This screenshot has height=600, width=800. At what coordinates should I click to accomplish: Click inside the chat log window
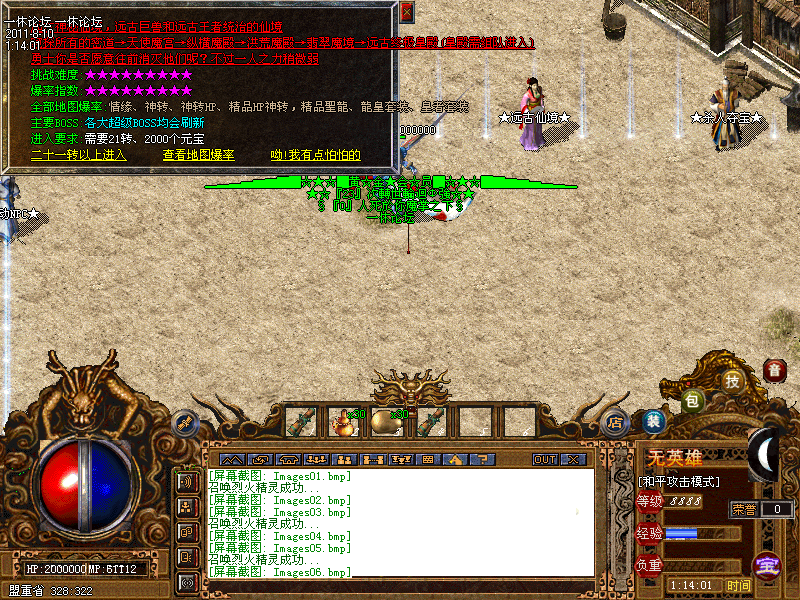pos(400,522)
